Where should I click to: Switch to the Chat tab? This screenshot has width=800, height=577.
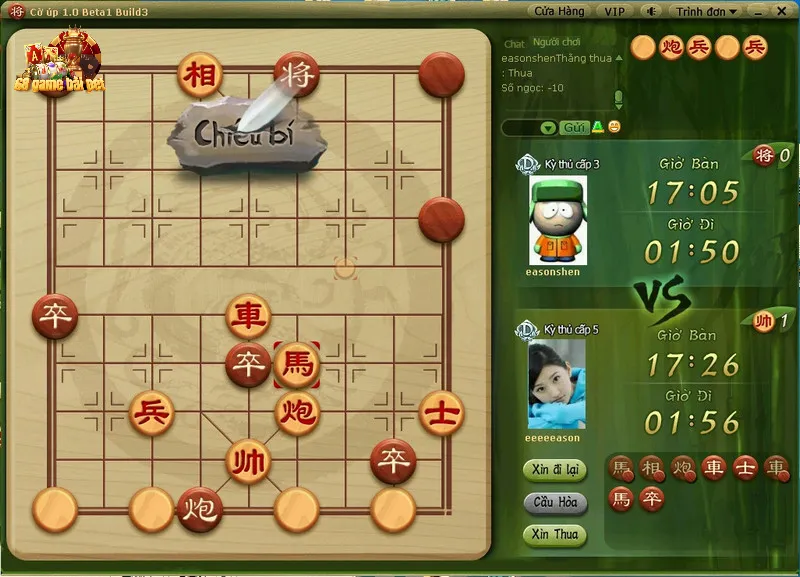514,44
